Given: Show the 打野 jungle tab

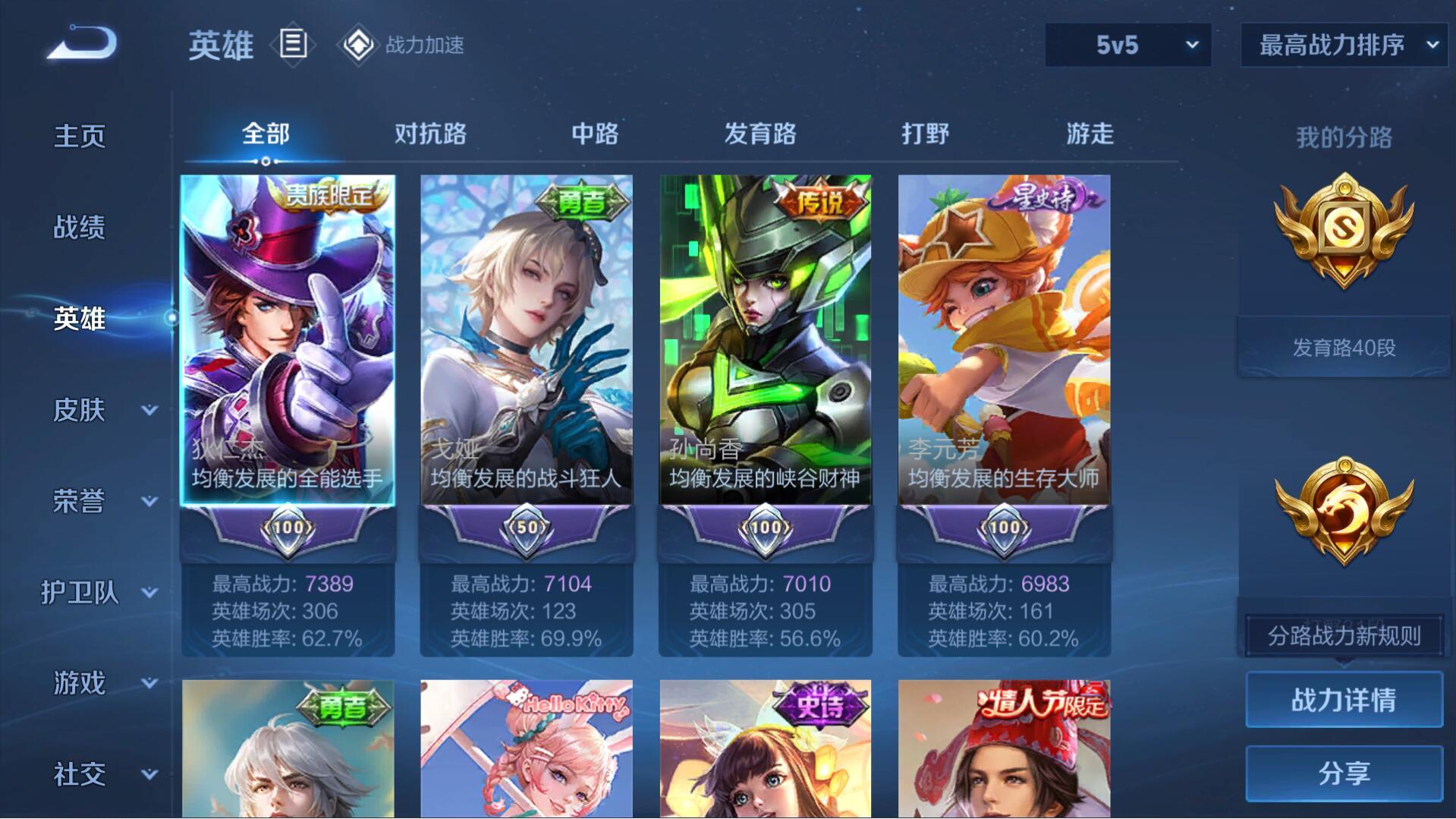Looking at the screenshot, I should 925,134.
